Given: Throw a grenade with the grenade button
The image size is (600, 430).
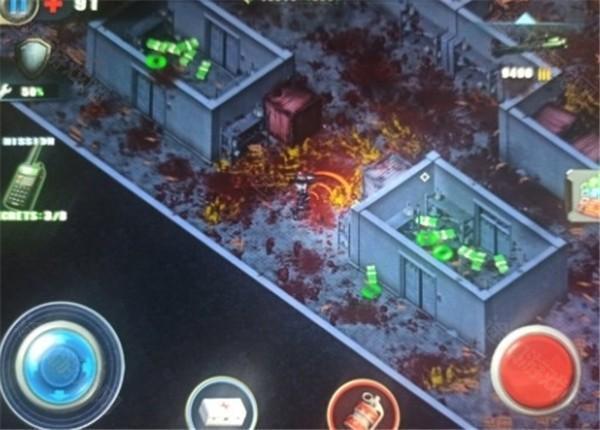Looking at the screenshot, I should point(363,408).
